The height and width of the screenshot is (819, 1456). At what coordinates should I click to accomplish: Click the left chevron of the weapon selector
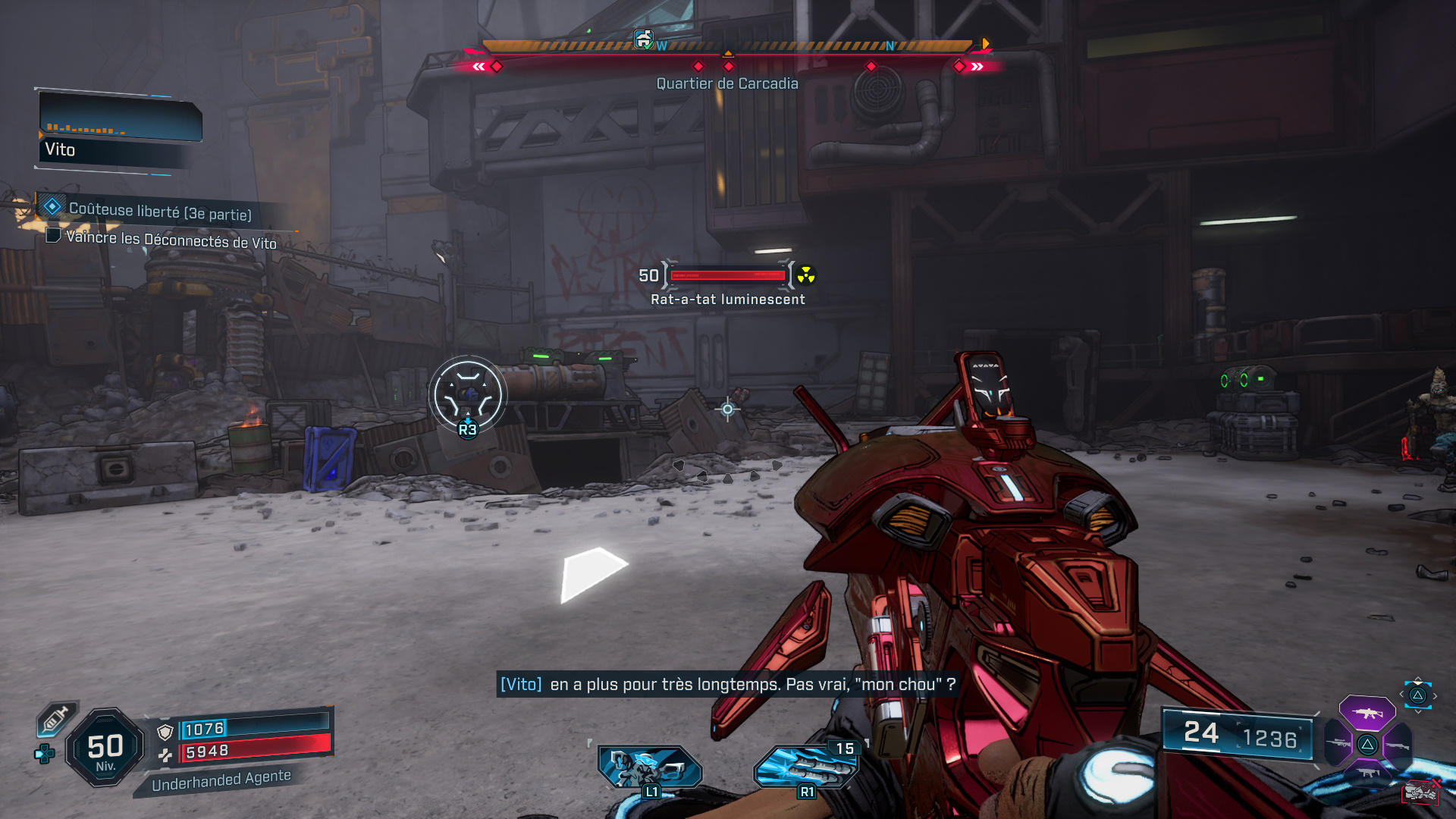coord(1401,695)
